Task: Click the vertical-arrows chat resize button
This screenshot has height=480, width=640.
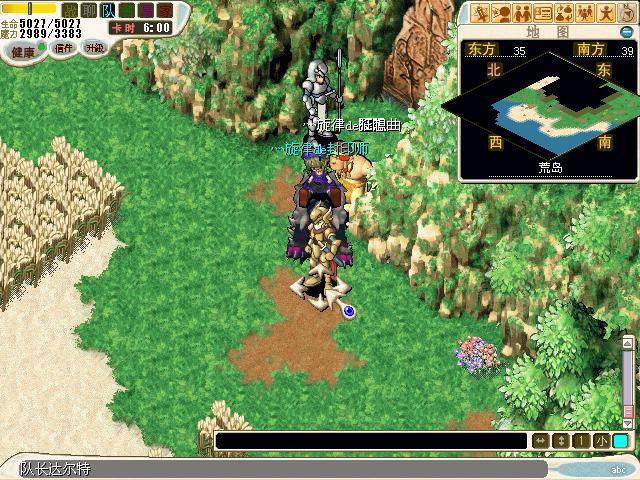Action: point(560,441)
